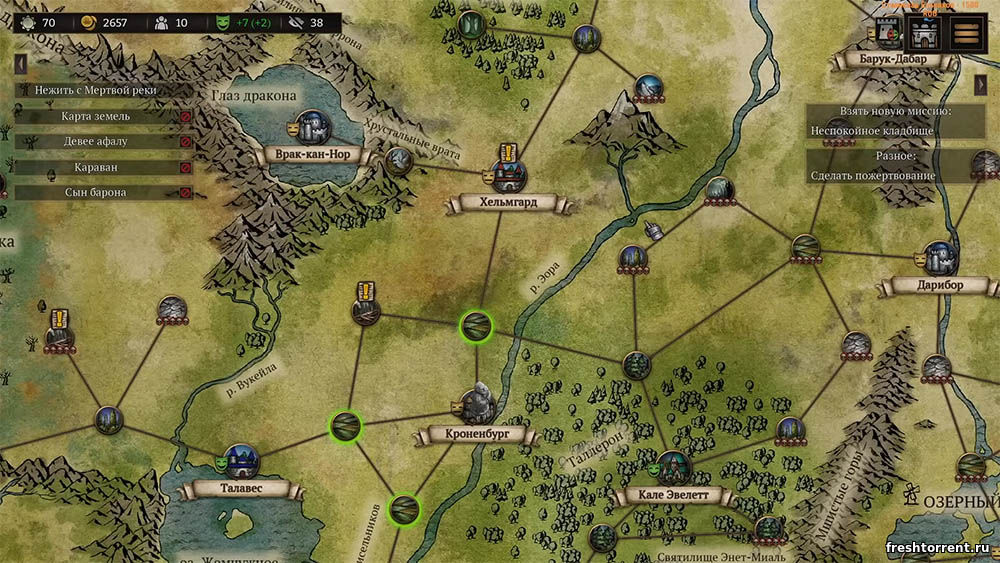This screenshot has height=563, width=1000.
Task: Collapse the right panel with arrow button
Action: 981,86
